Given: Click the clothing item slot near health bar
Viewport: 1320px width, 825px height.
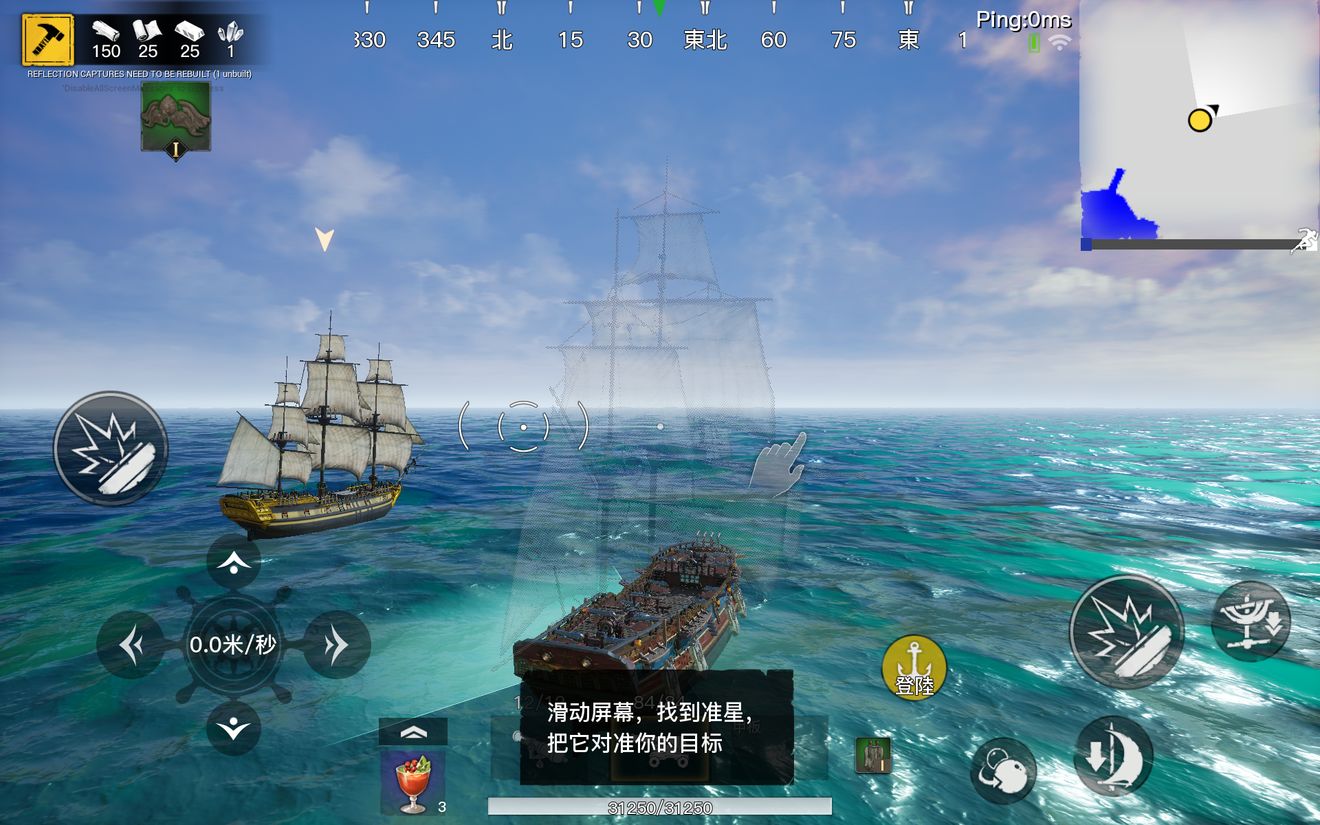Looking at the screenshot, I should click(872, 755).
